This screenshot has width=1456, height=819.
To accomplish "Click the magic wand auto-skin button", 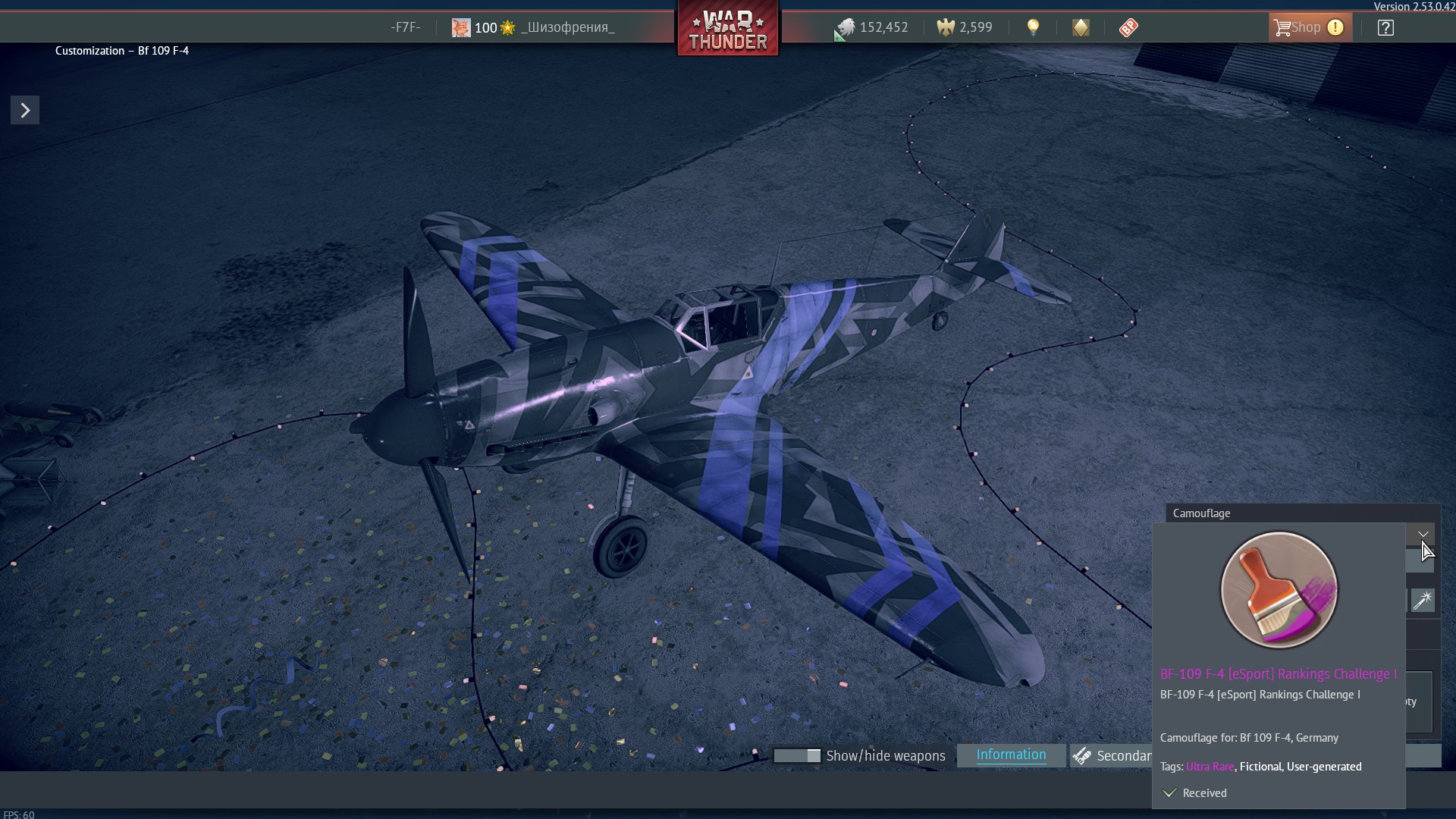I will pyautogui.click(x=1423, y=601).
